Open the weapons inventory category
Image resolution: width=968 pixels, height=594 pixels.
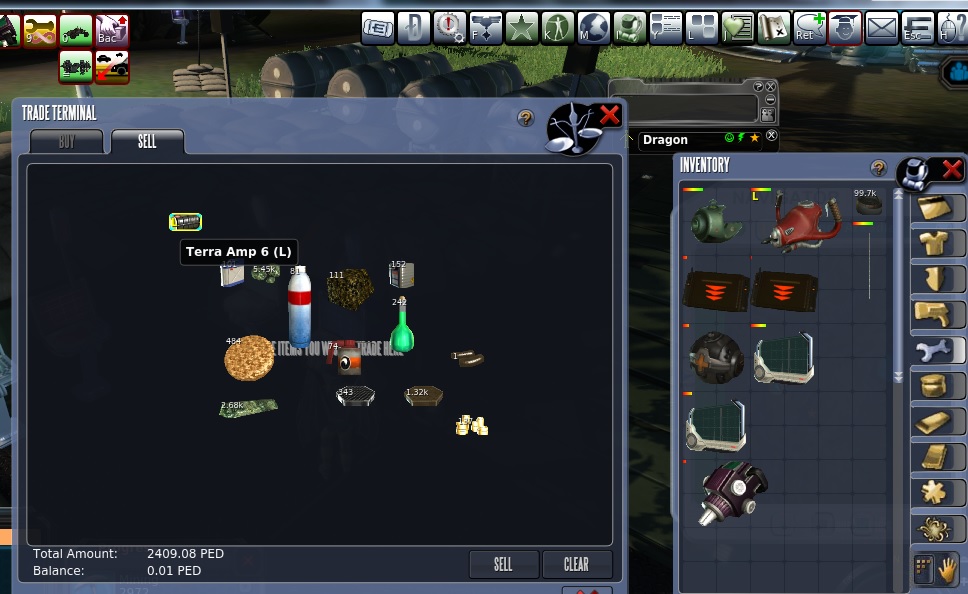pos(938,314)
